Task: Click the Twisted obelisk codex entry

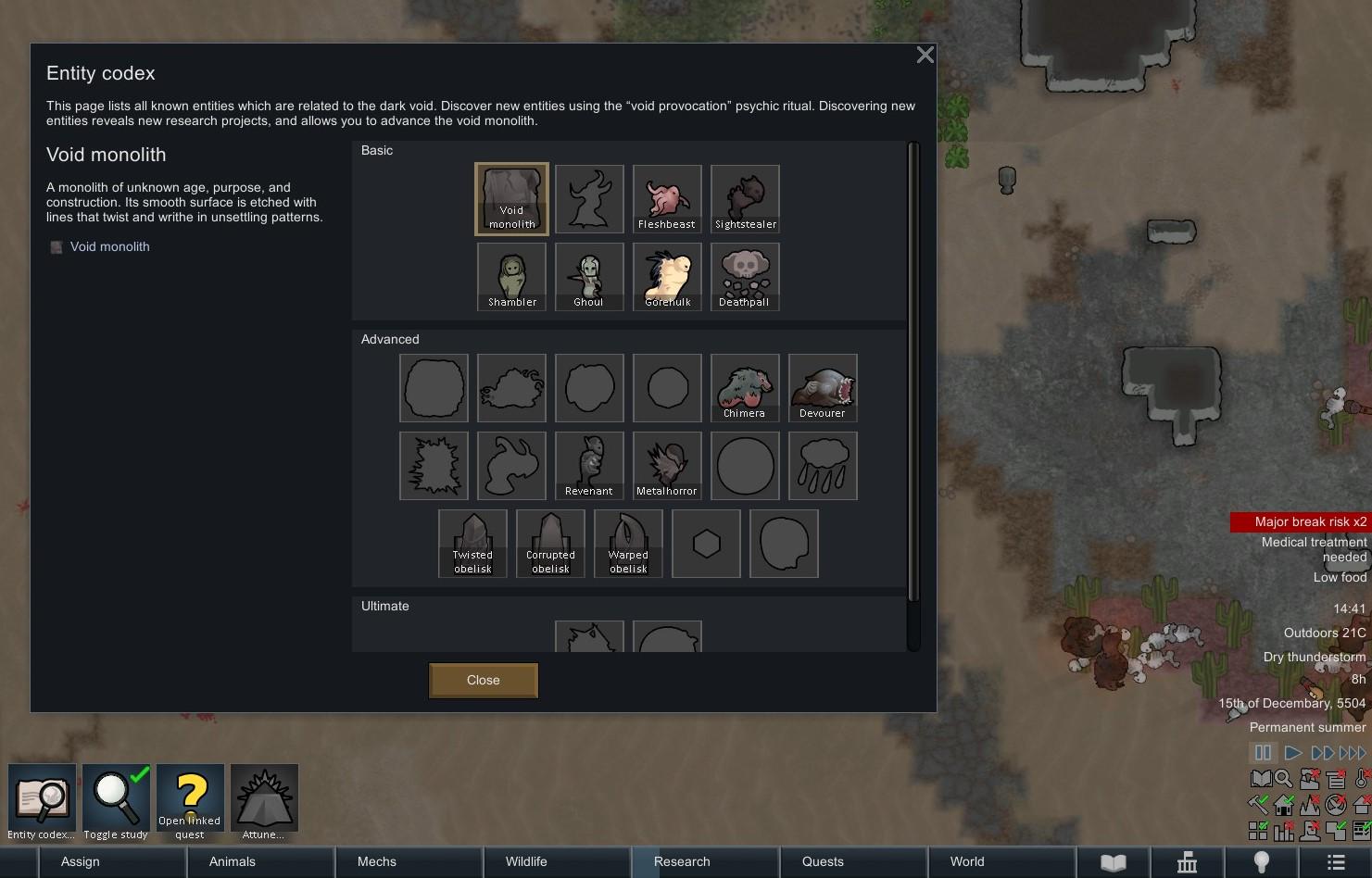Action: click(472, 543)
